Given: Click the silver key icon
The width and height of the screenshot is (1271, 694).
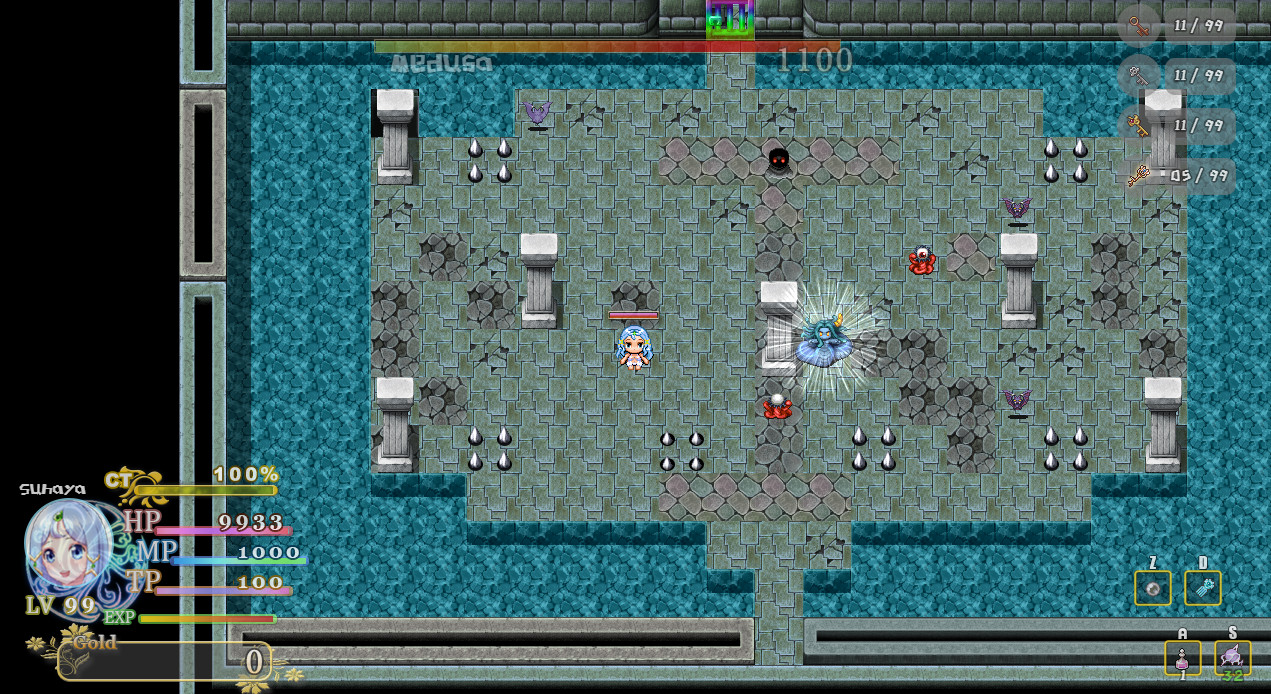Looking at the screenshot, I should click(1138, 75).
